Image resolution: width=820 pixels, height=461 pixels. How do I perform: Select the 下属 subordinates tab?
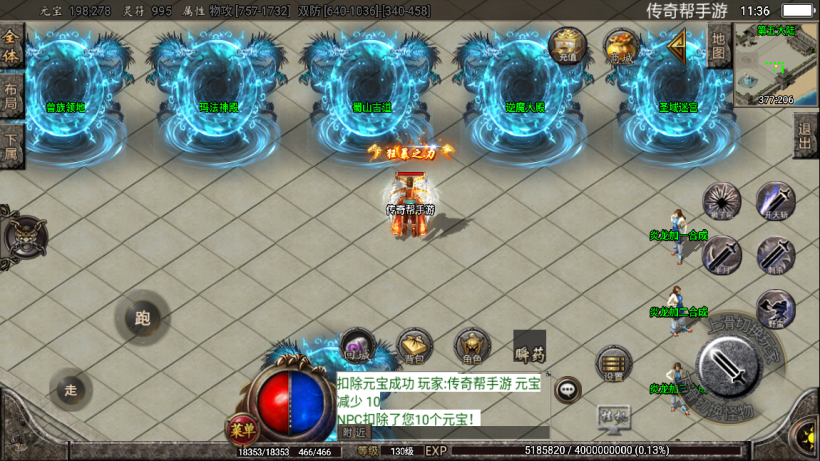pos(11,147)
